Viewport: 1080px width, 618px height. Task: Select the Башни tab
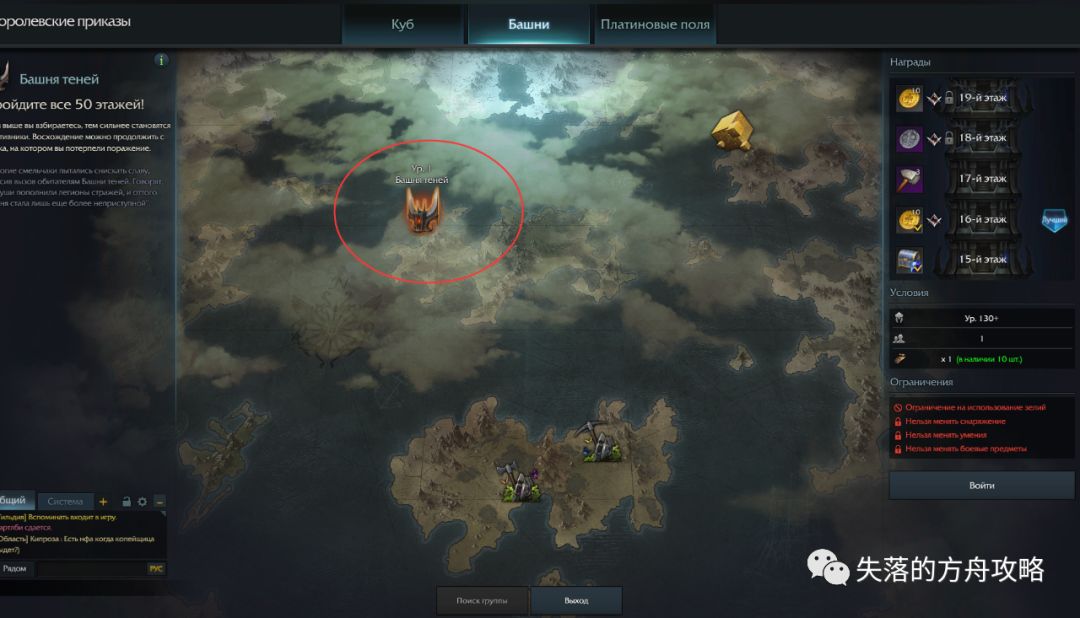pos(528,24)
